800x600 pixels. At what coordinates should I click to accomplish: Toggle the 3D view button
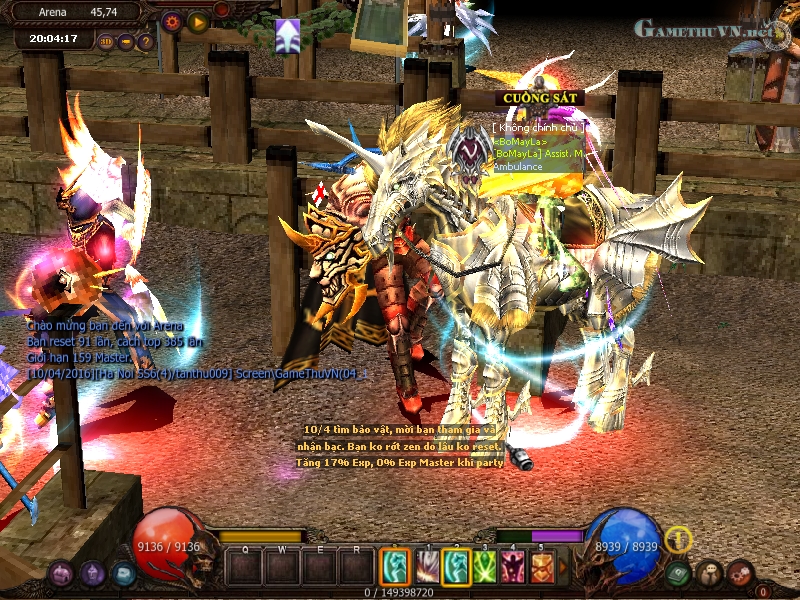pos(107,42)
